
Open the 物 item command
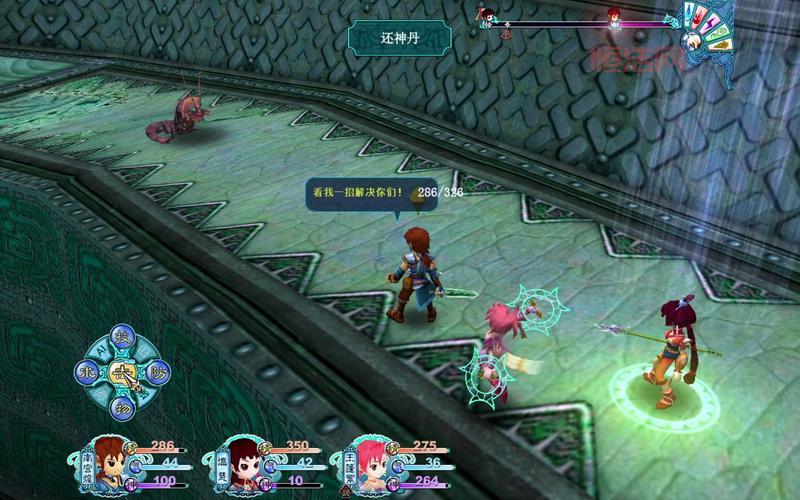123,407
